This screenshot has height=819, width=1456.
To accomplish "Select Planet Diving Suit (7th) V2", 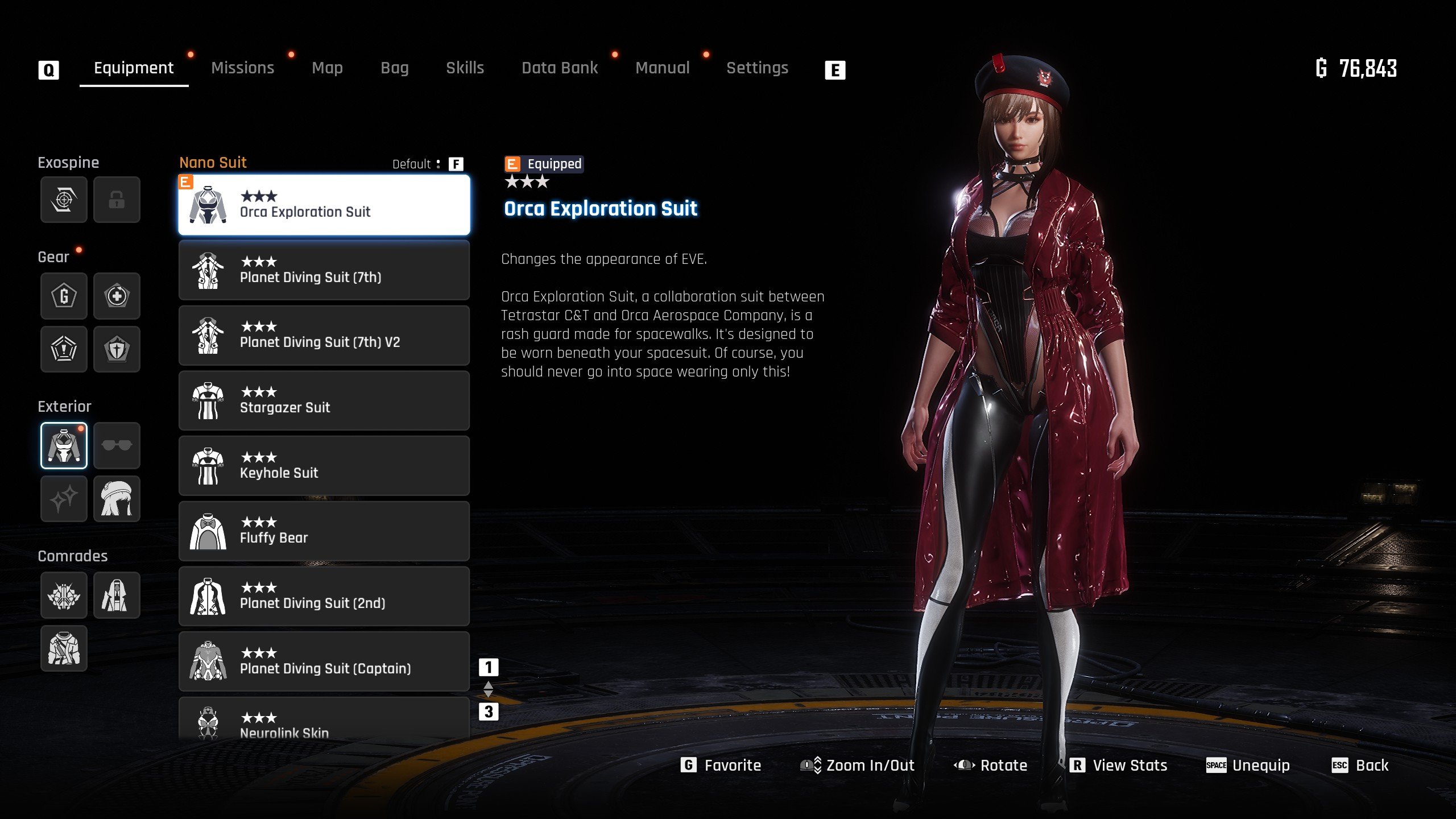I will click(x=324, y=335).
